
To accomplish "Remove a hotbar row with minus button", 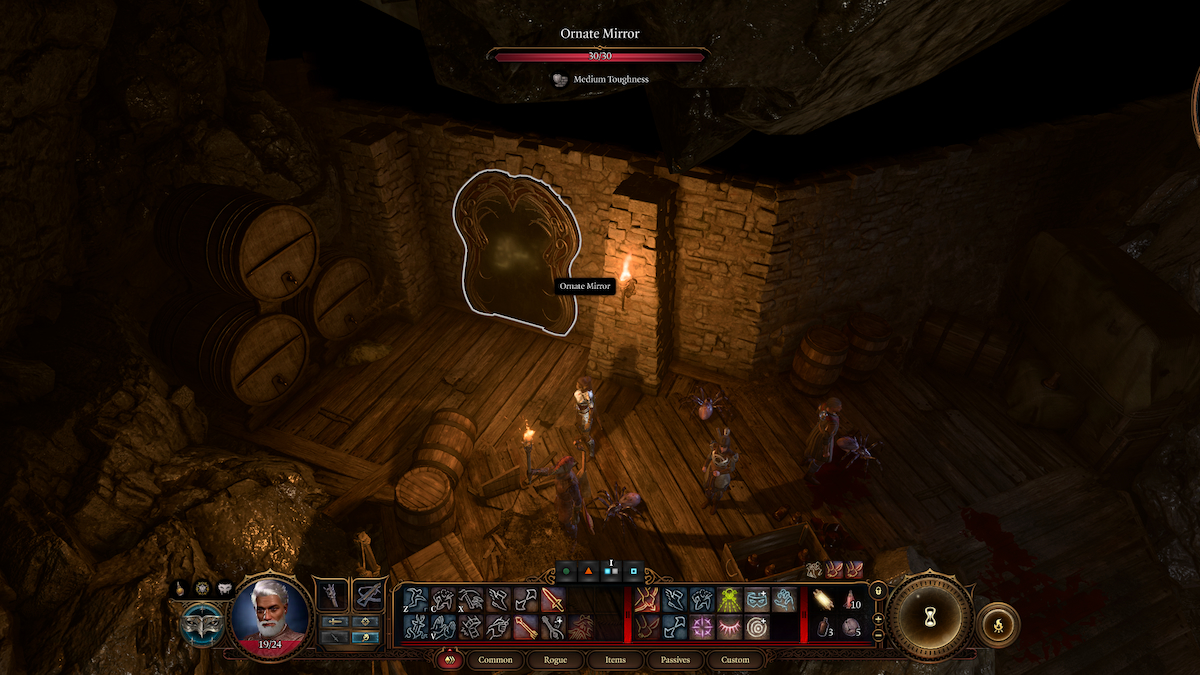I will pos(878,636).
